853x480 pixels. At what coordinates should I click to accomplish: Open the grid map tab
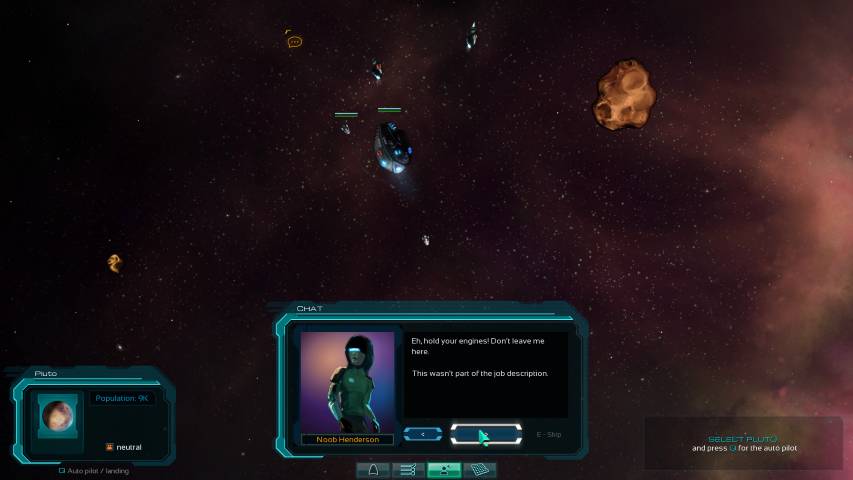tap(480, 469)
